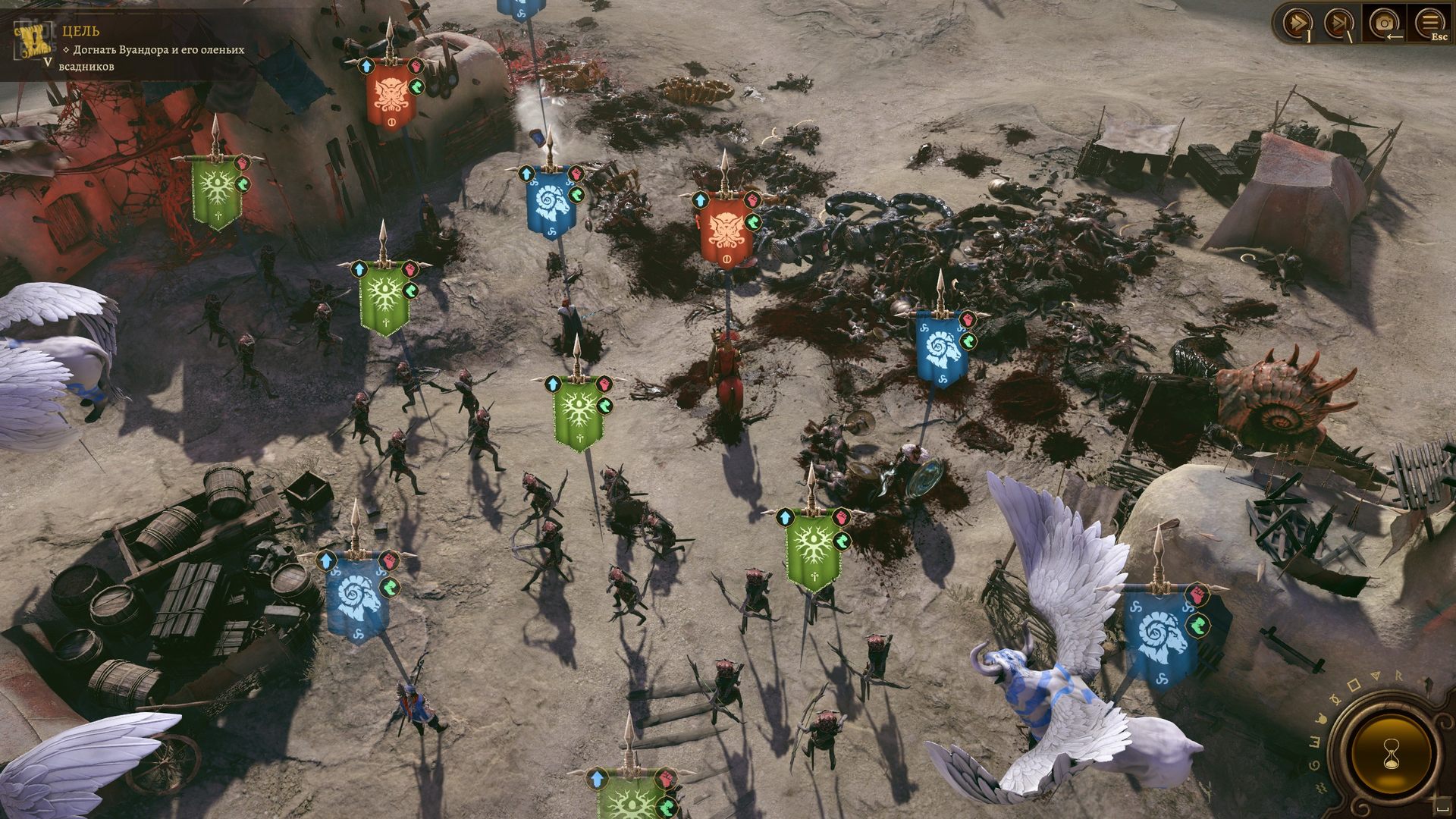
Task: Toggle the camera mode button
Action: click(x=1384, y=23)
